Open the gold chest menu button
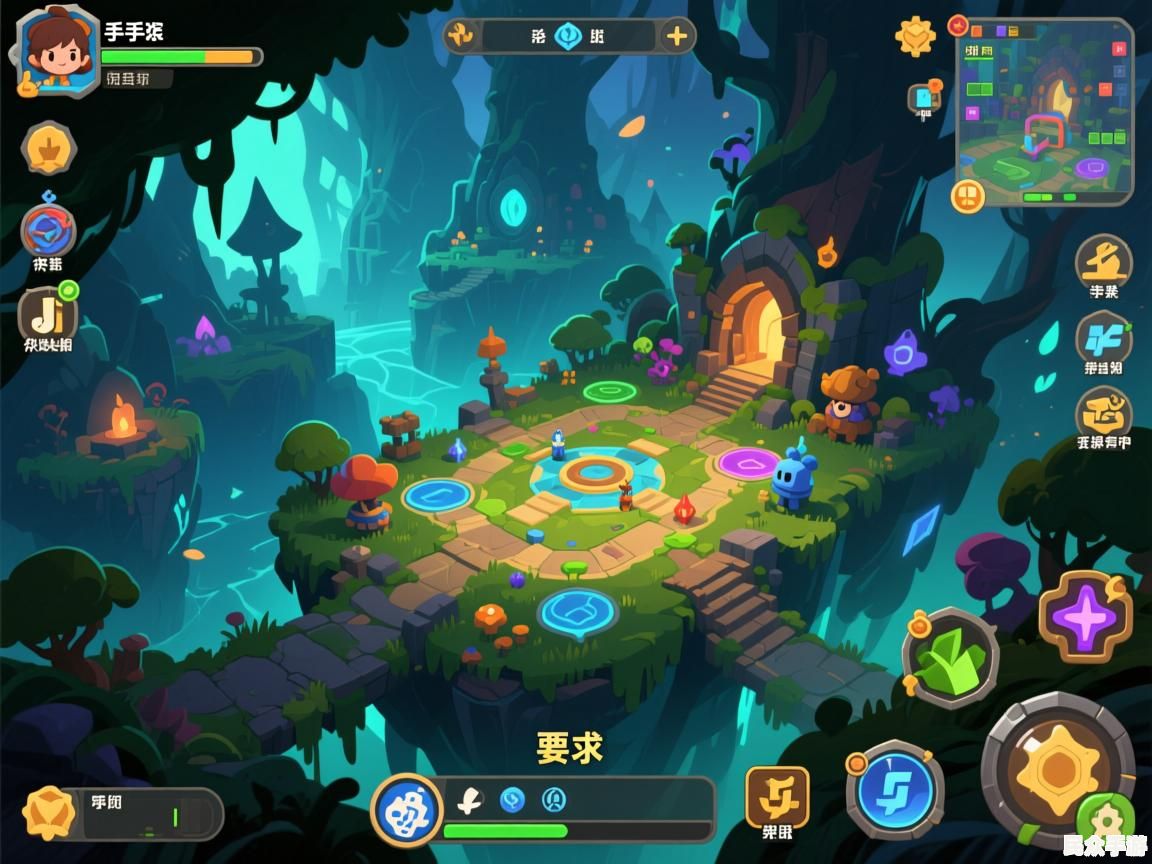1152x864 pixels. [x=1103, y=412]
